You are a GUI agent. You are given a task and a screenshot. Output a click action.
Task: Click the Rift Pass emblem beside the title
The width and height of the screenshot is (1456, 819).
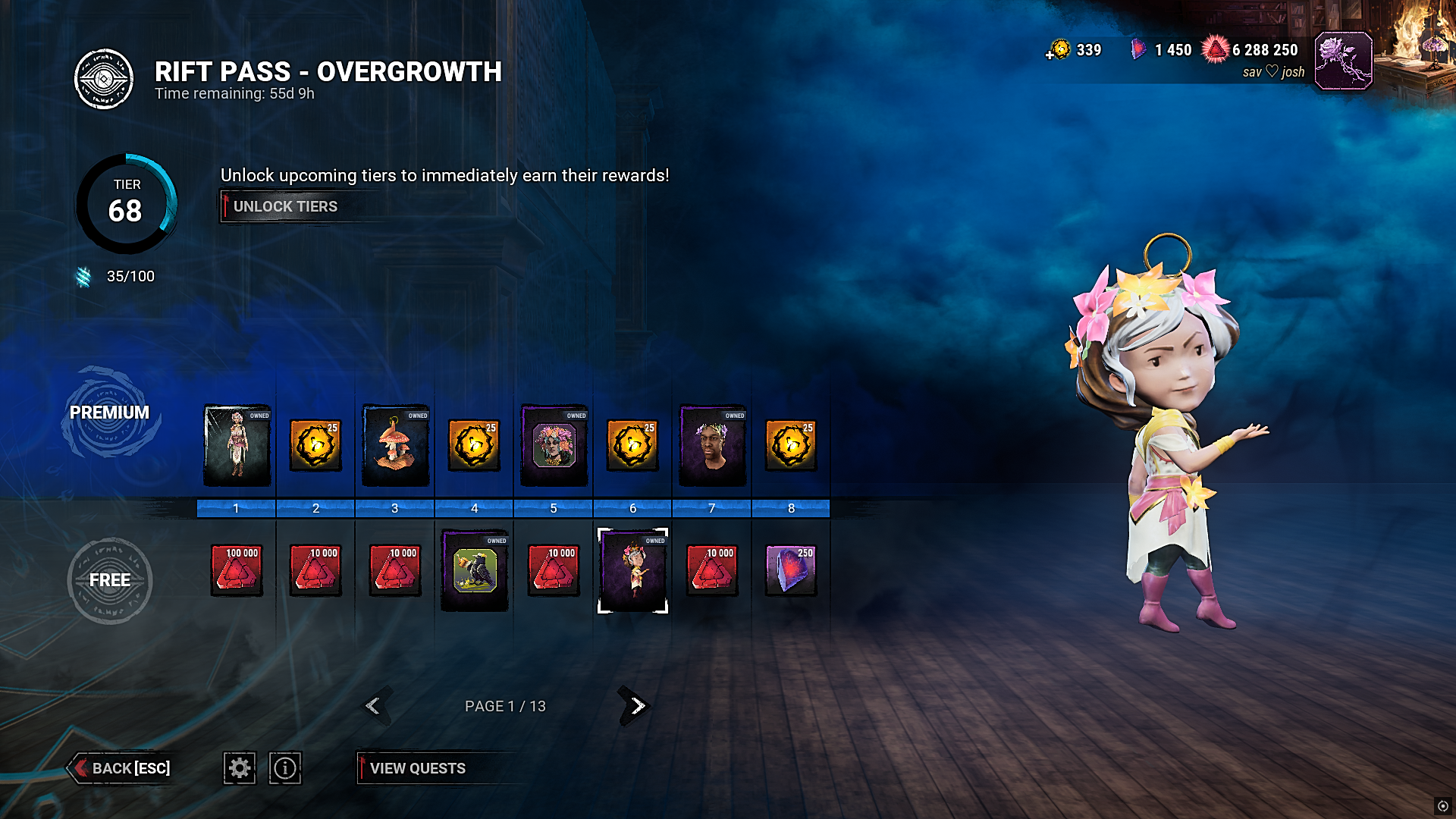click(102, 77)
